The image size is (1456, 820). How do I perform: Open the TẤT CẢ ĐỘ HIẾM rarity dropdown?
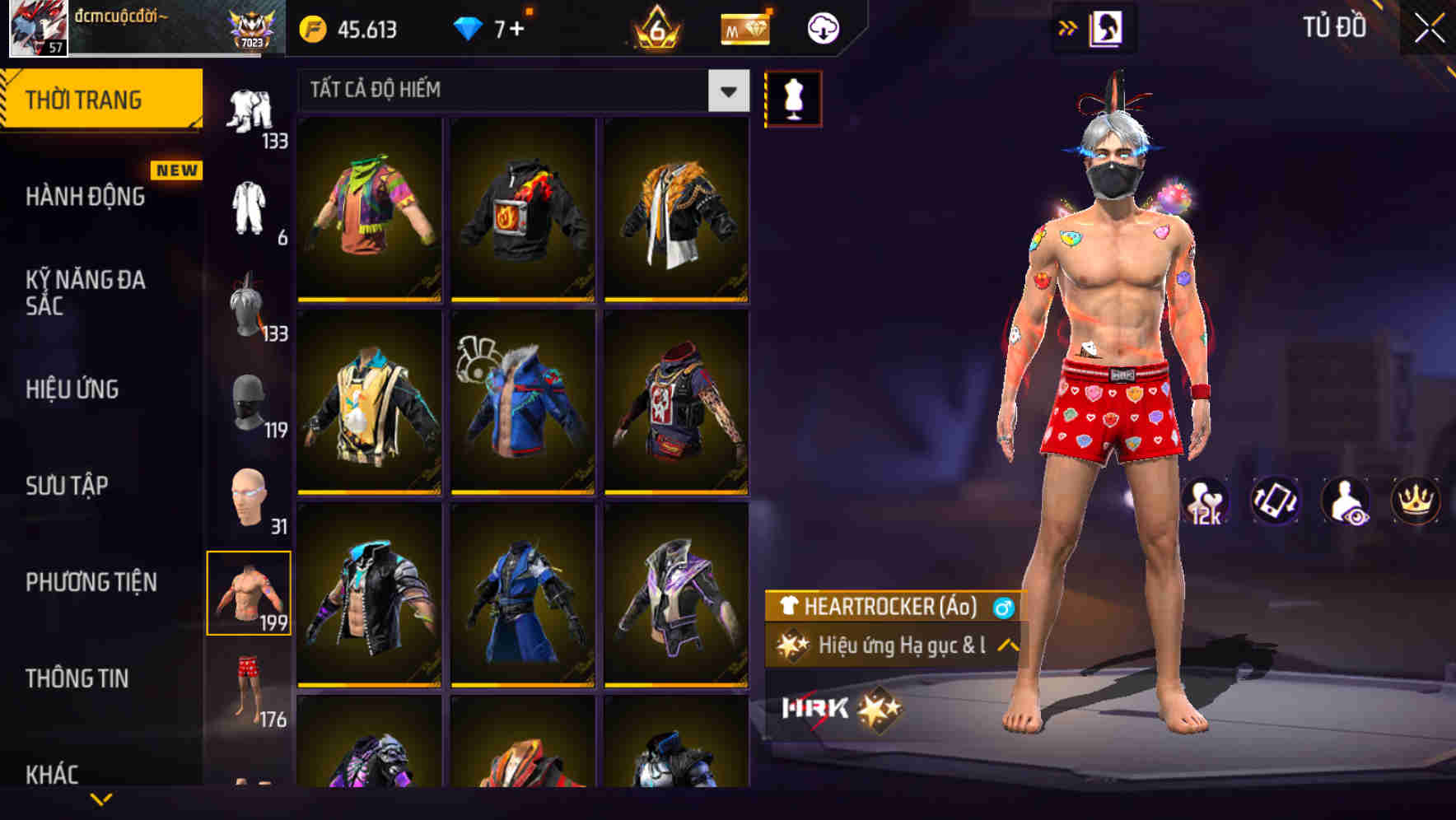[x=520, y=91]
